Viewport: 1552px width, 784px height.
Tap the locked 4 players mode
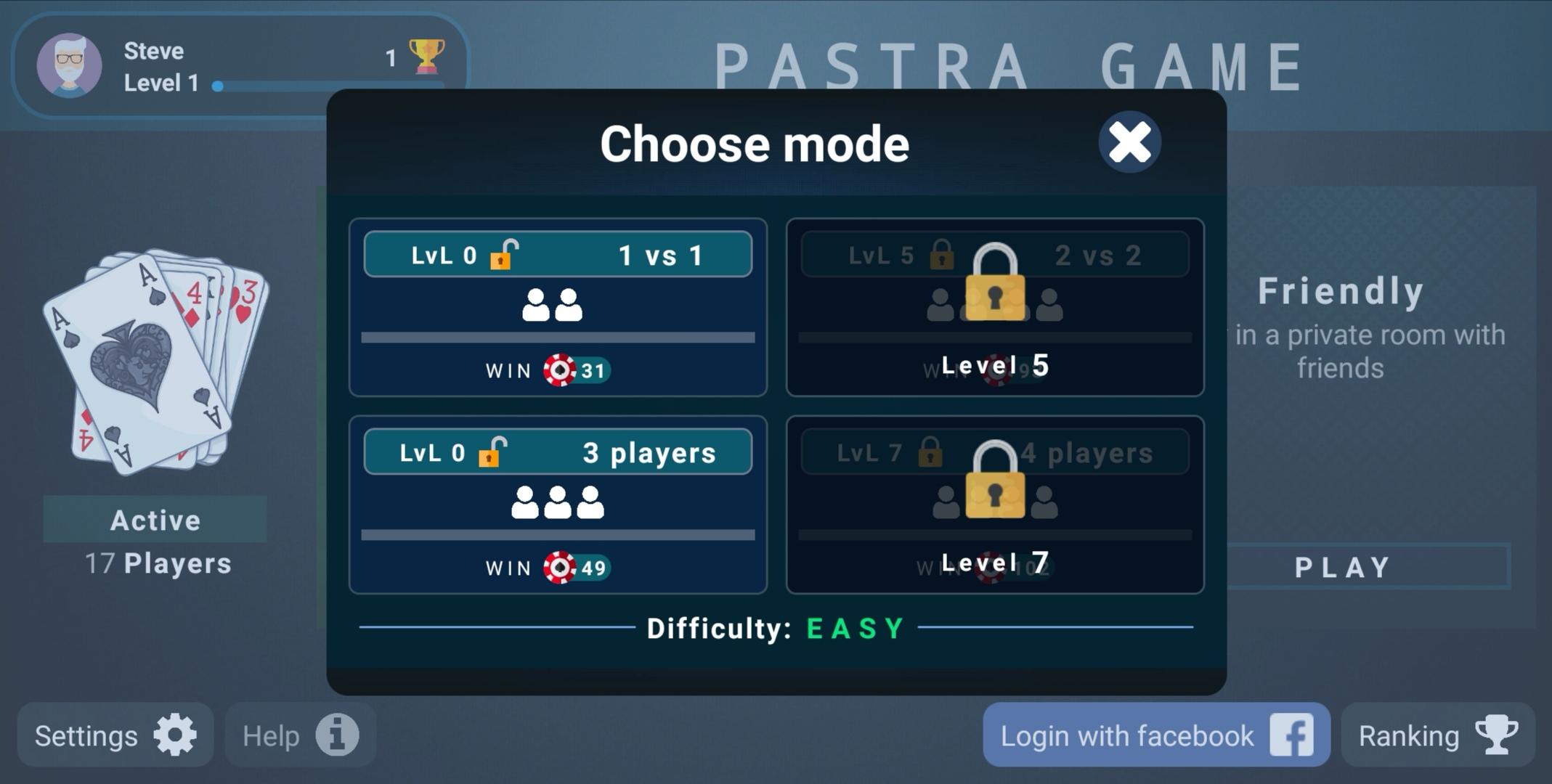click(994, 505)
